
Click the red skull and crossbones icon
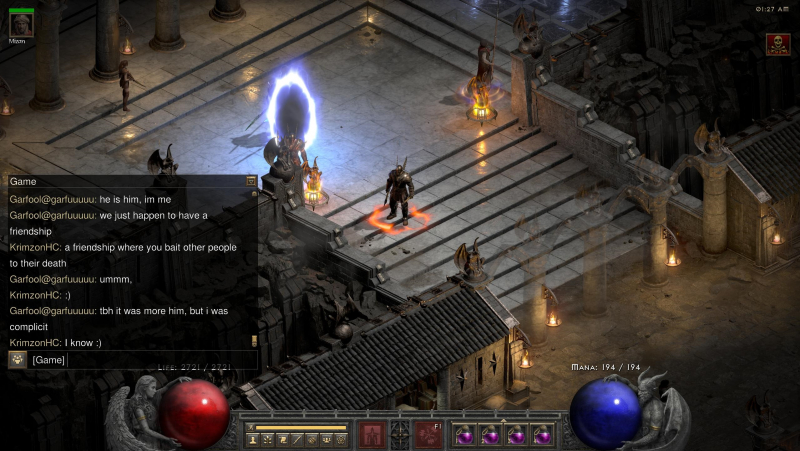[777, 44]
